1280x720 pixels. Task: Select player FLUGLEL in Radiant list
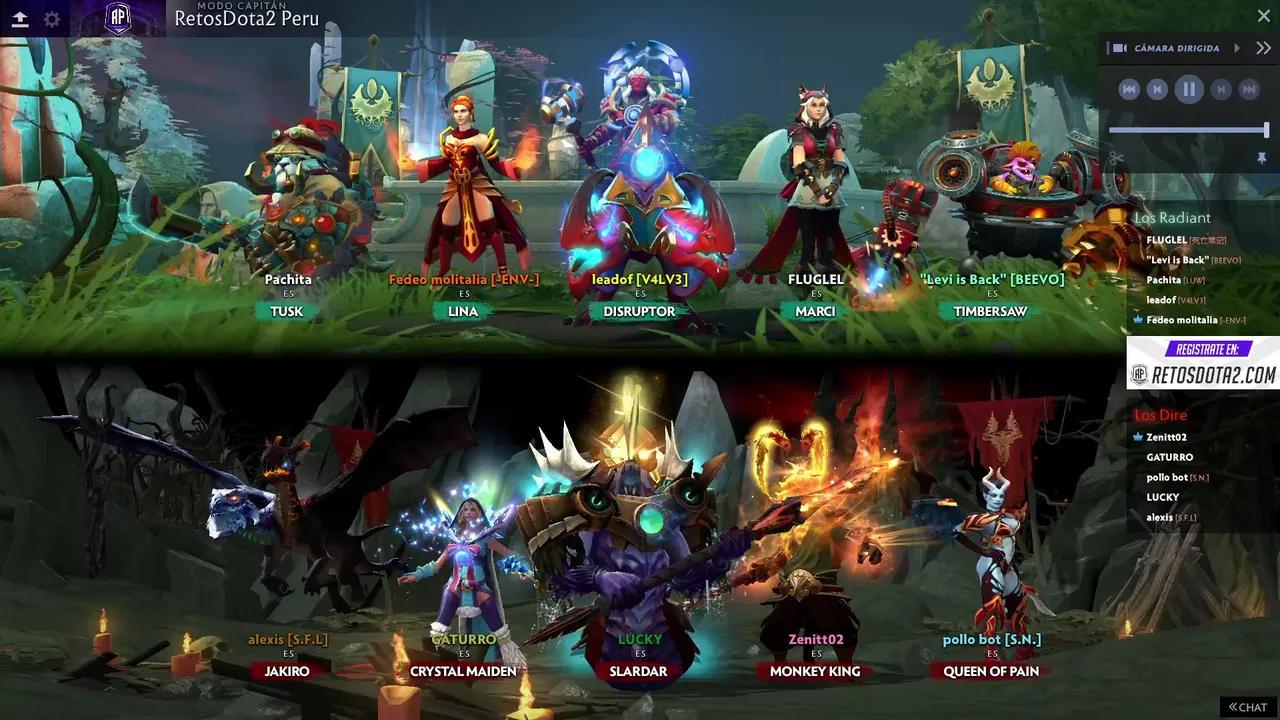coord(1166,240)
